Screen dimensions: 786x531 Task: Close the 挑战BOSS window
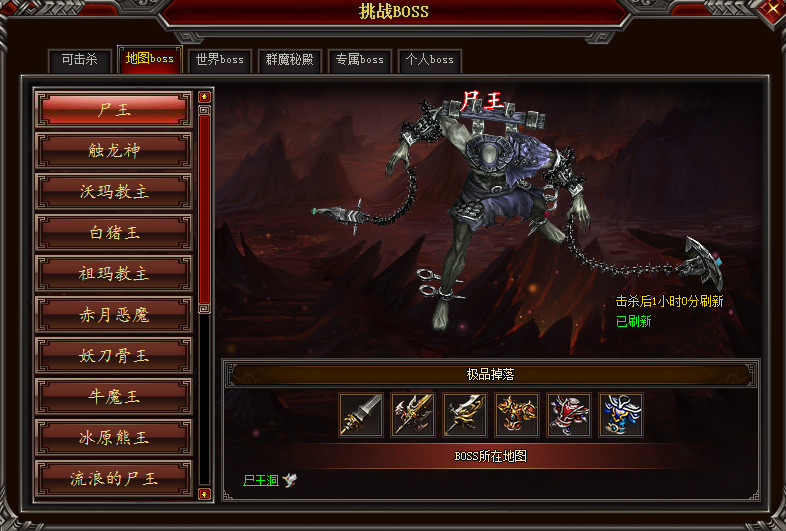[768, 13]
